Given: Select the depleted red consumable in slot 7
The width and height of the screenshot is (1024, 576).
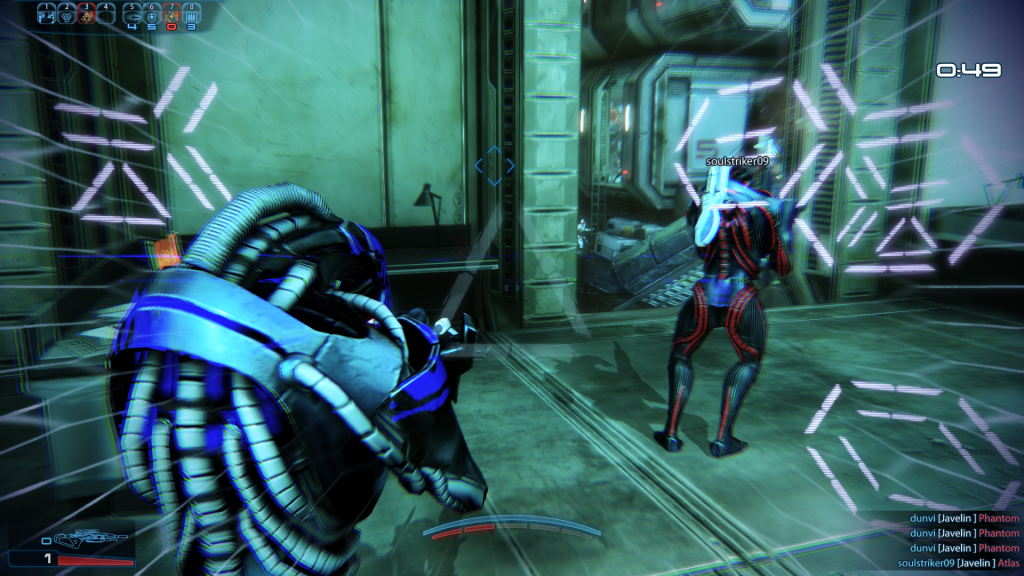Looking at the screenshot, I should coord(172,15).
